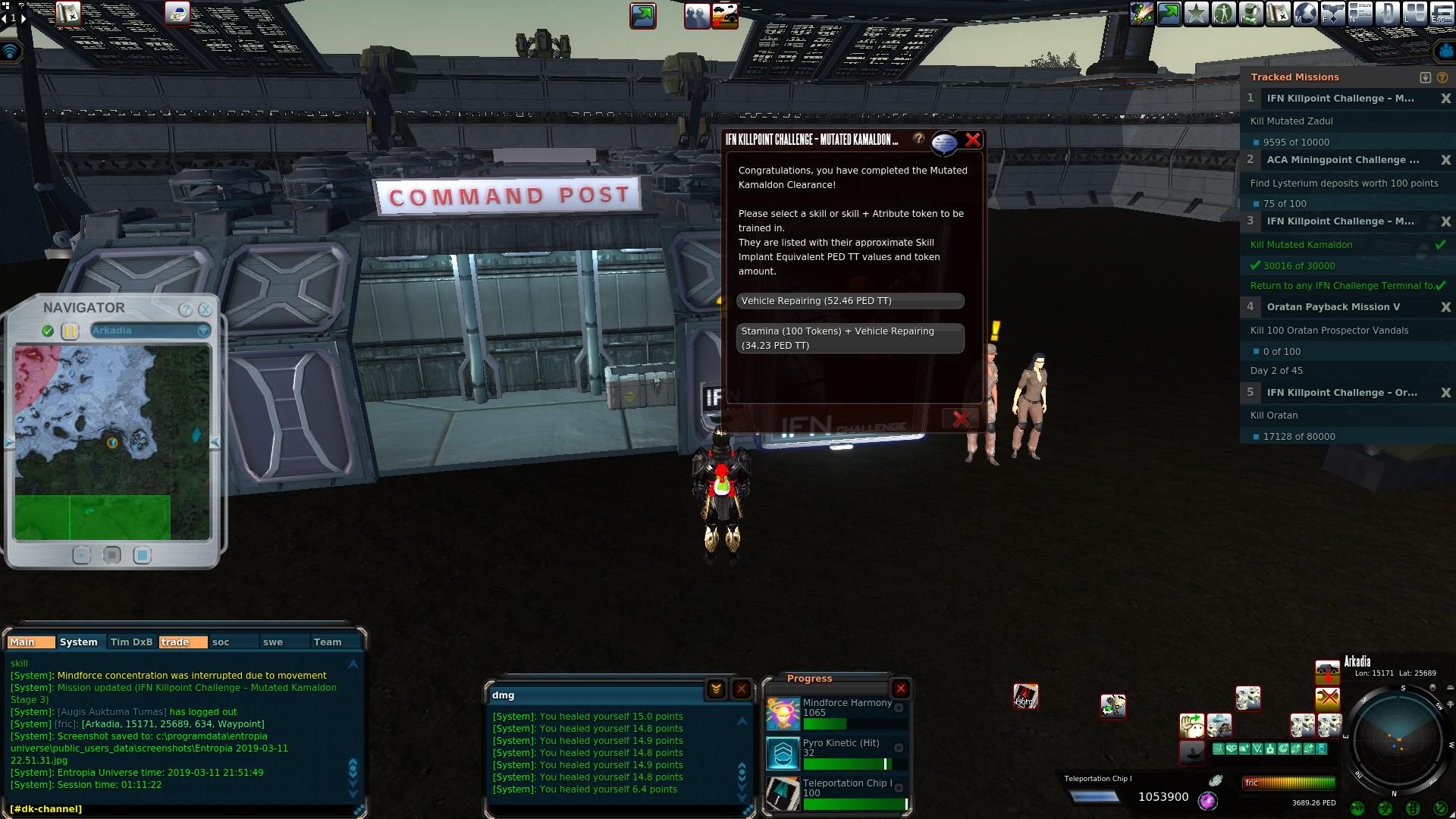Switch to the System chat tab
Image resolution: width=1456 pixels, height=819 pixels.
point(79,642)
